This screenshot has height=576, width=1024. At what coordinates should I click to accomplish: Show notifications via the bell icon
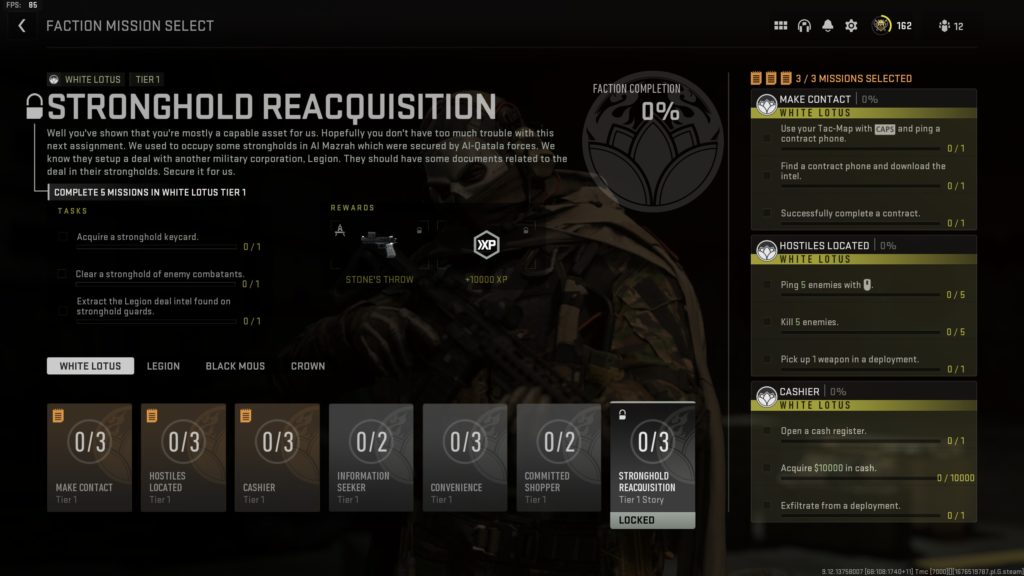click(x=828, y=26)
